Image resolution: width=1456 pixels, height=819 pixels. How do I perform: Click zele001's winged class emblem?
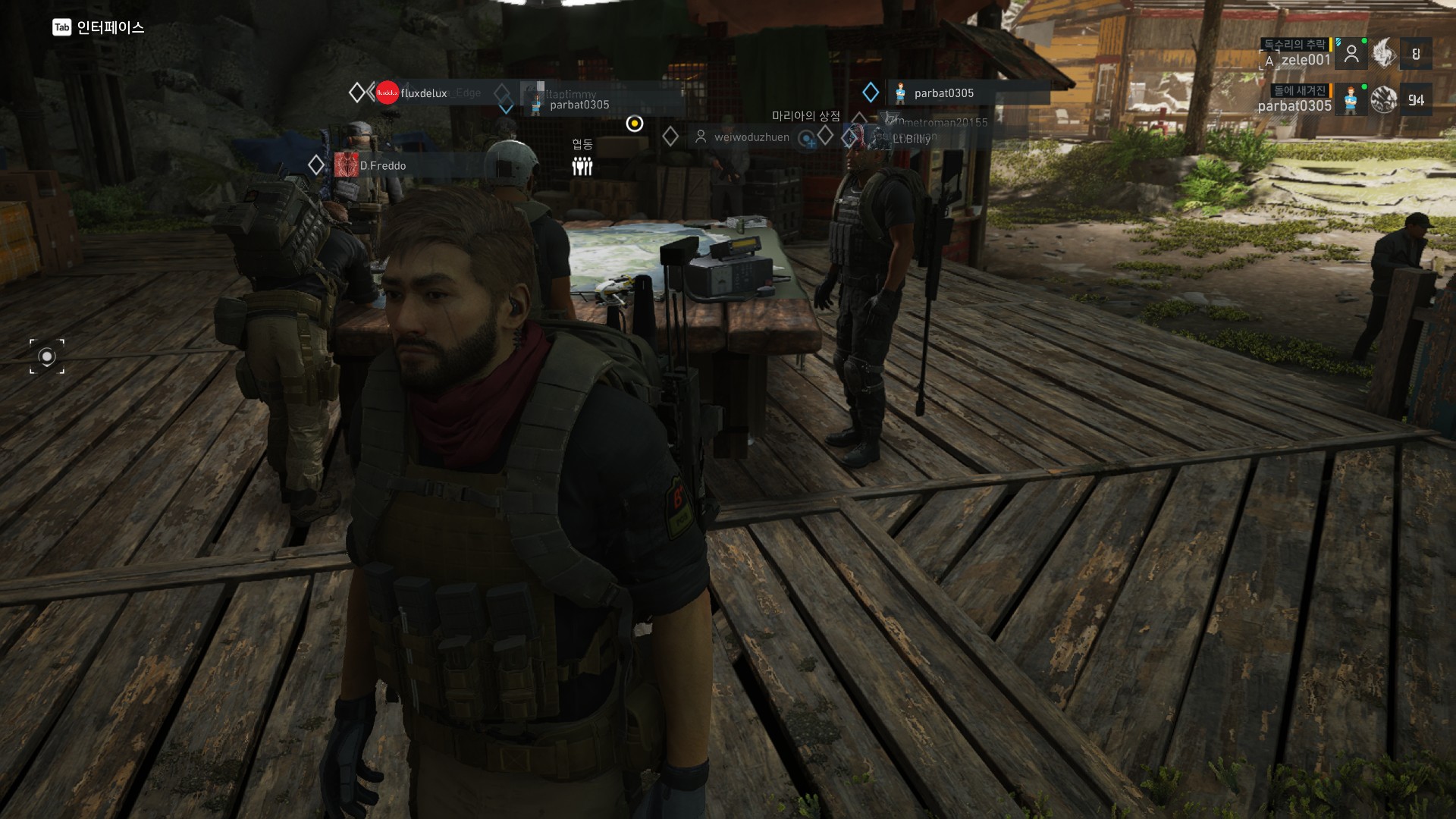[1384, 54]
